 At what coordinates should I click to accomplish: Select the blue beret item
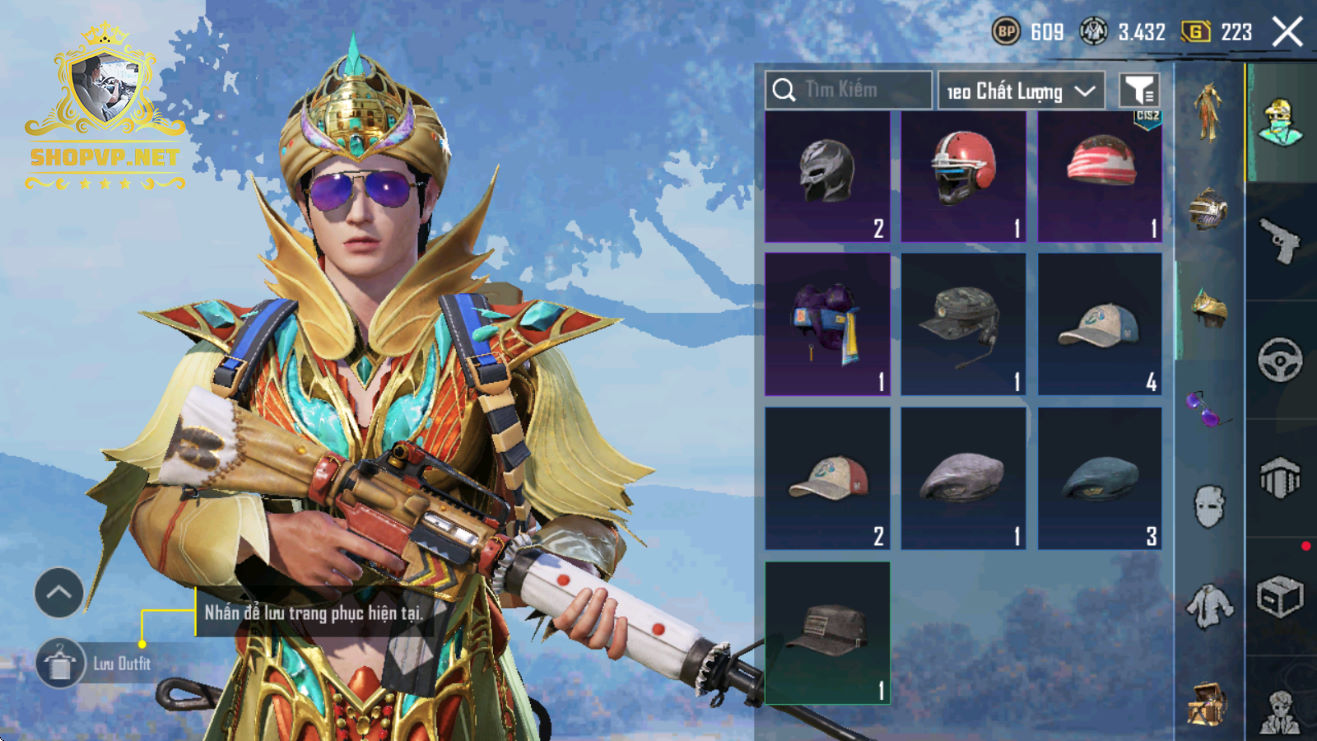(1099, 478)
